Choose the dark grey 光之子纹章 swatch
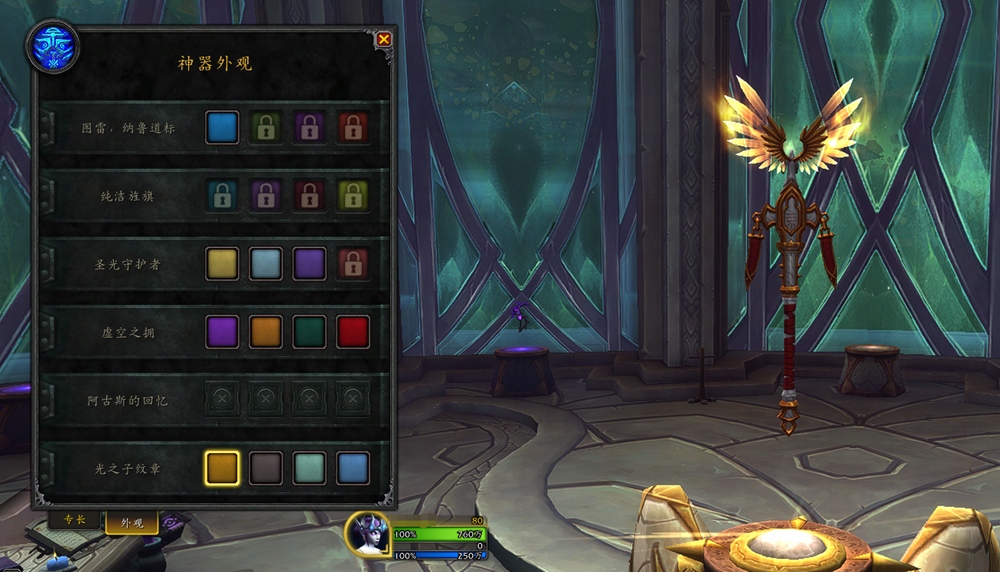 [x=266, y=468]
